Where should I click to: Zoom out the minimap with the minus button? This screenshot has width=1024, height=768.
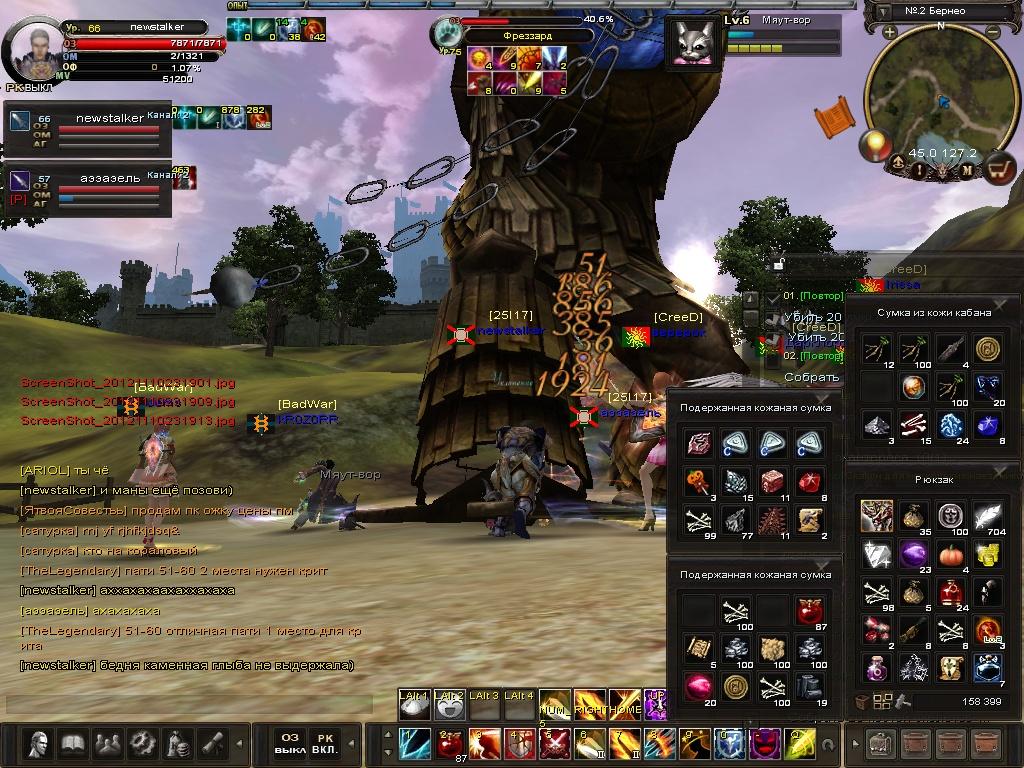click(992, 32)
